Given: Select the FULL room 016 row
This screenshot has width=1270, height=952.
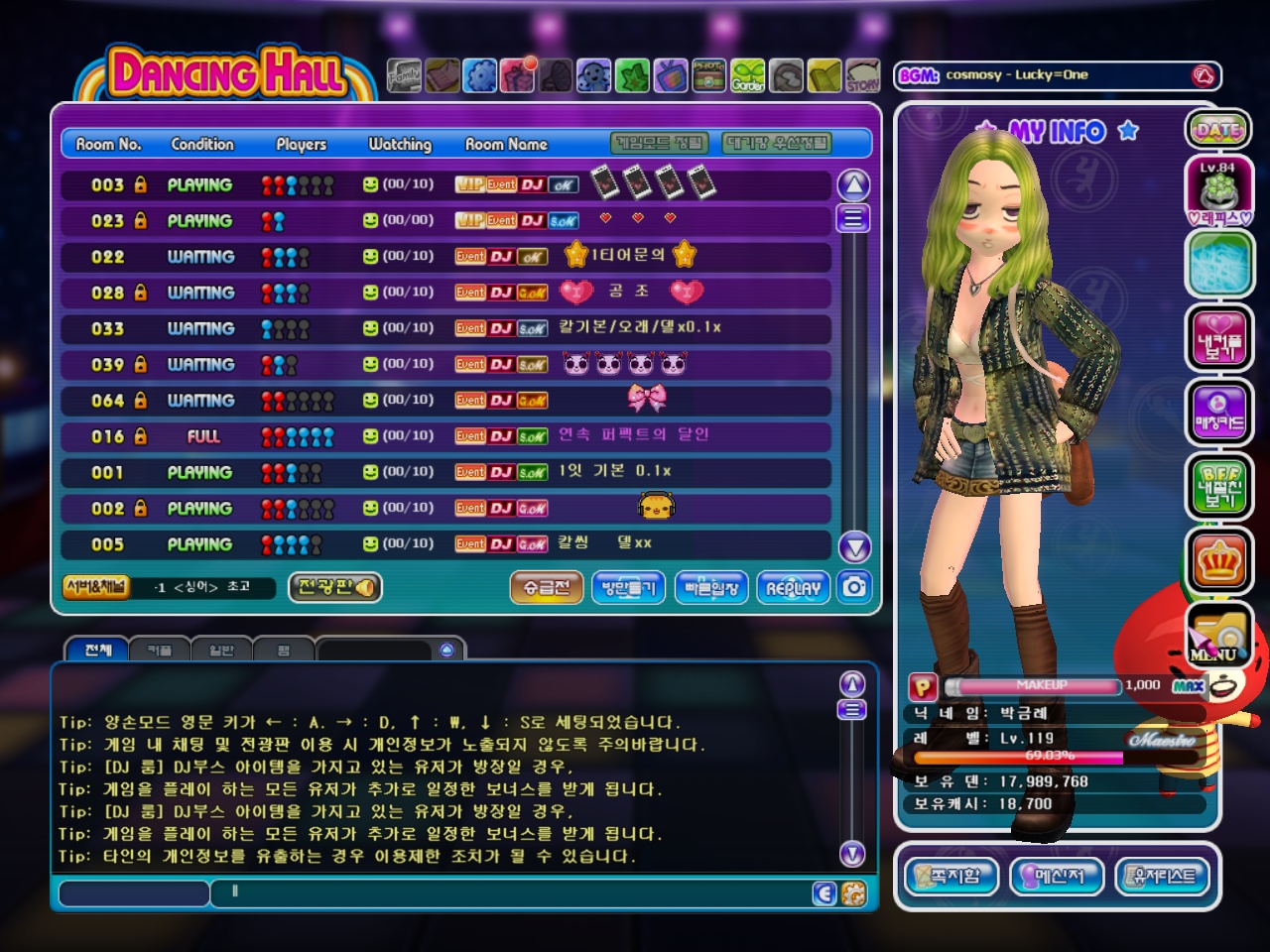Looking at the screenshot, I should click(x=444, y=436).
